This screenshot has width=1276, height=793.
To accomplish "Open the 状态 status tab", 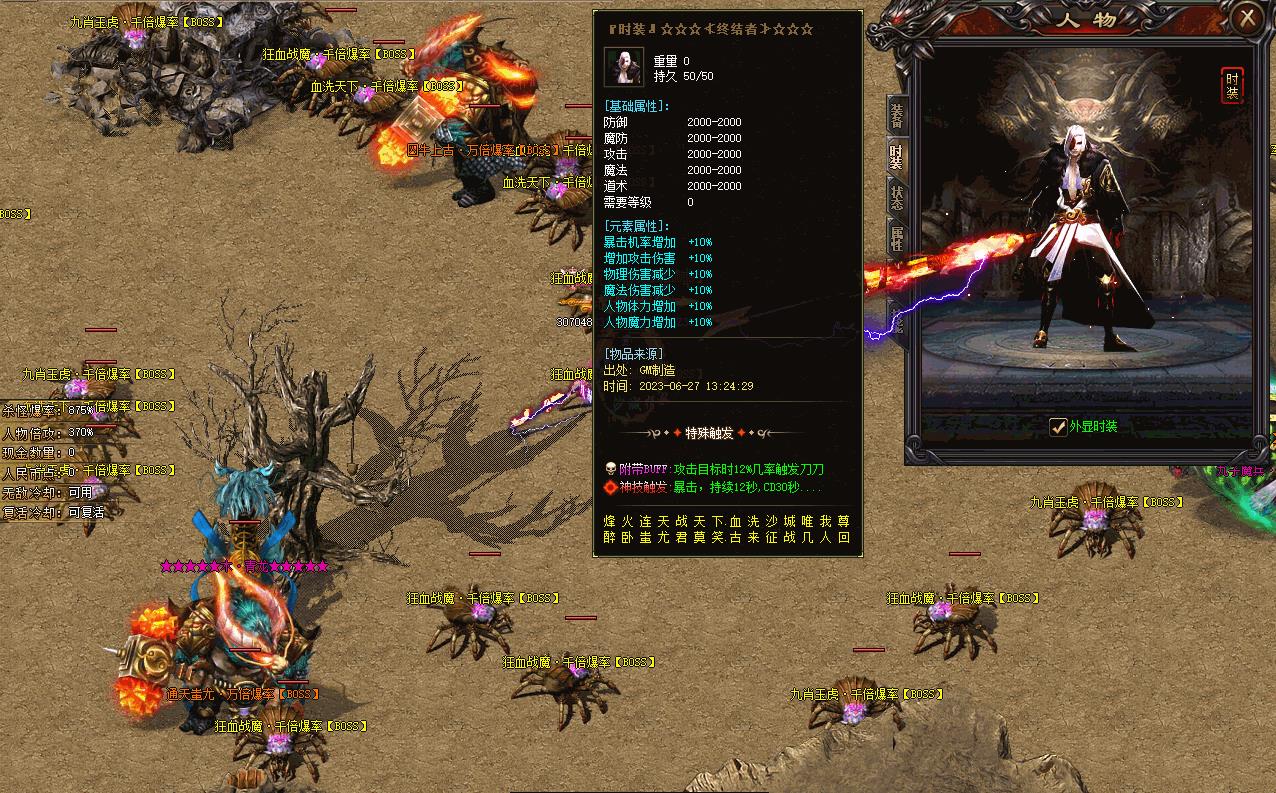I will point(896,196).
